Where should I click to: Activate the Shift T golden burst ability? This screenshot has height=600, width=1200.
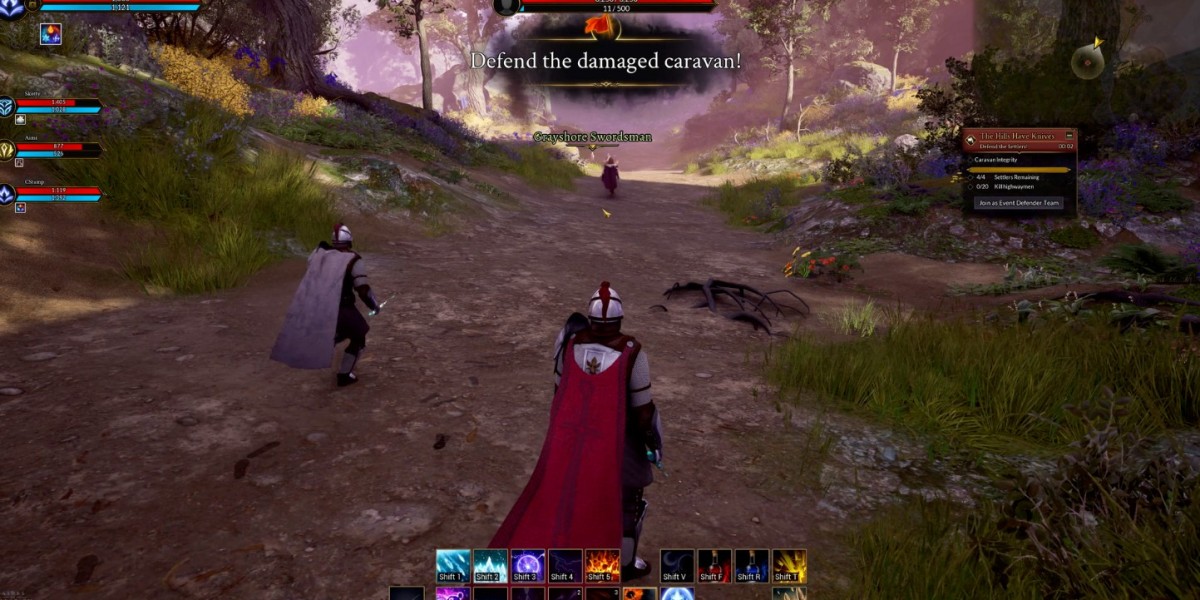pyautogui.click(x=789, y=566)
